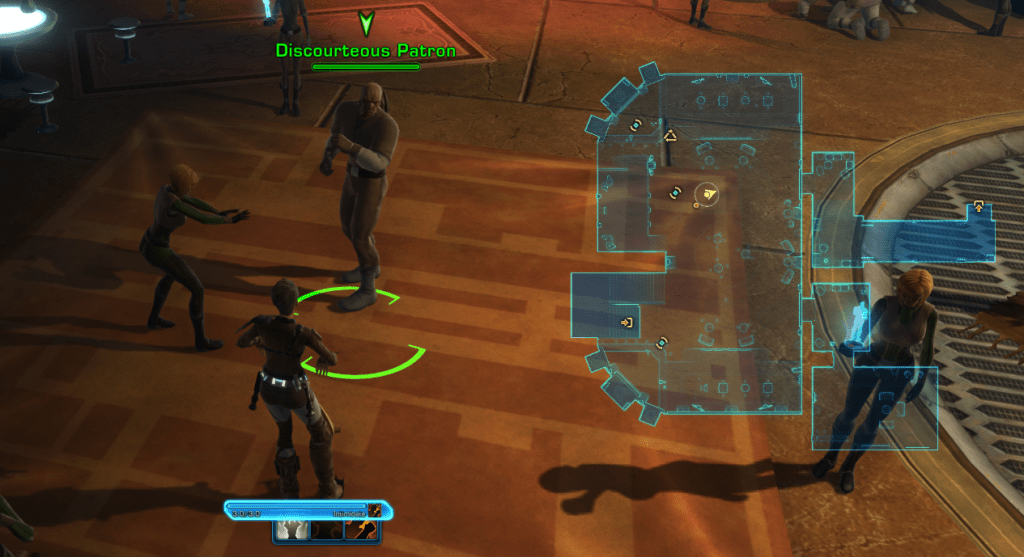The image size is (1024, 557).
Task: Click the triangle marker on the map overlay
Action: pos(671,135)
